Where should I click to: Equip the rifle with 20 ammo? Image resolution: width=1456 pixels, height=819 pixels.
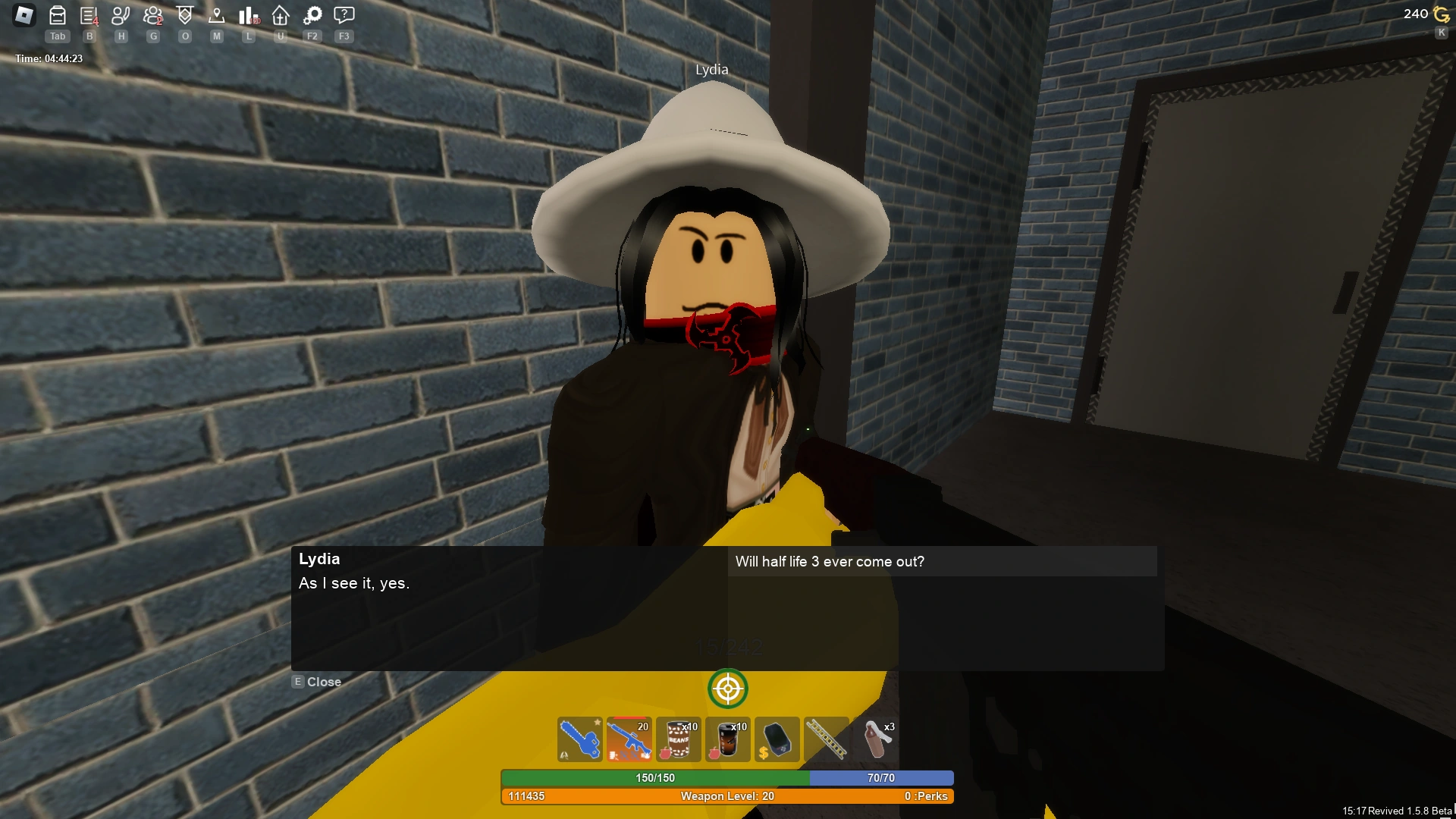[629, 739]
